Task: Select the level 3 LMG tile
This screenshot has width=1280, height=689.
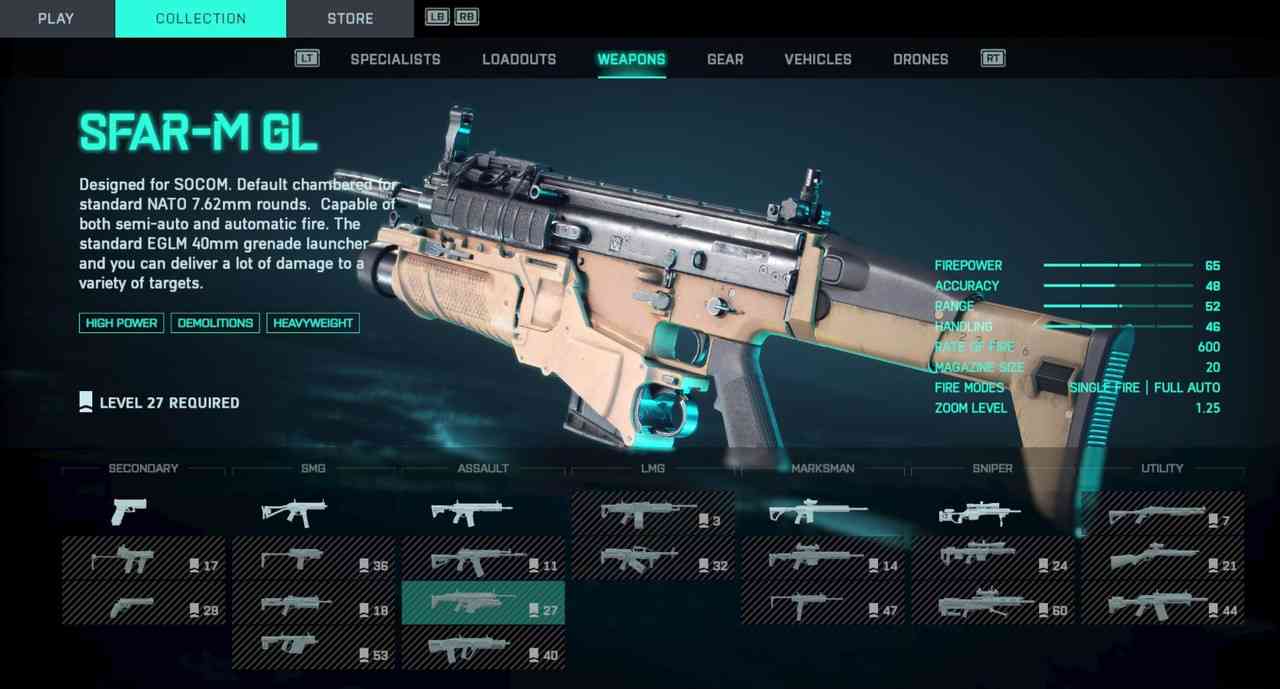Action: point(652,513)
